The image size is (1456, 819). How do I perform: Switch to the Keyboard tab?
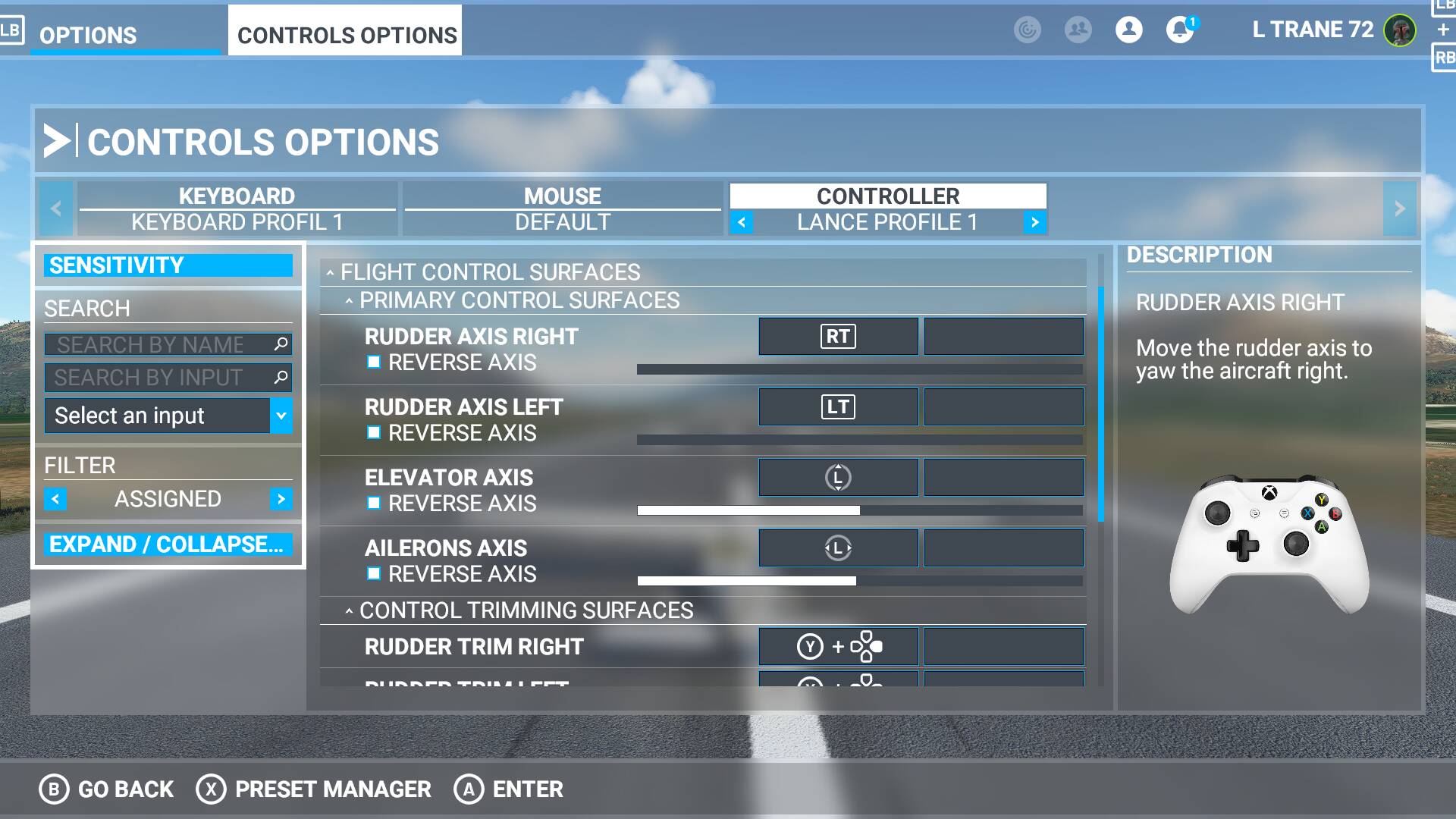click(237, 196)
